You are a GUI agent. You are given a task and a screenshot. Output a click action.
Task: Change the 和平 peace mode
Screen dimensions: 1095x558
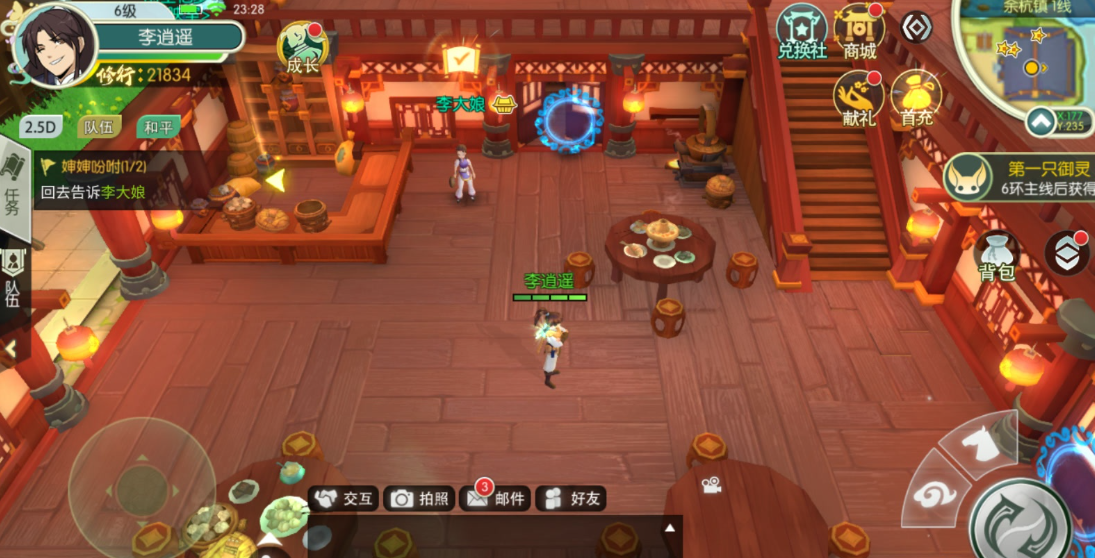(x=158, y=127)
